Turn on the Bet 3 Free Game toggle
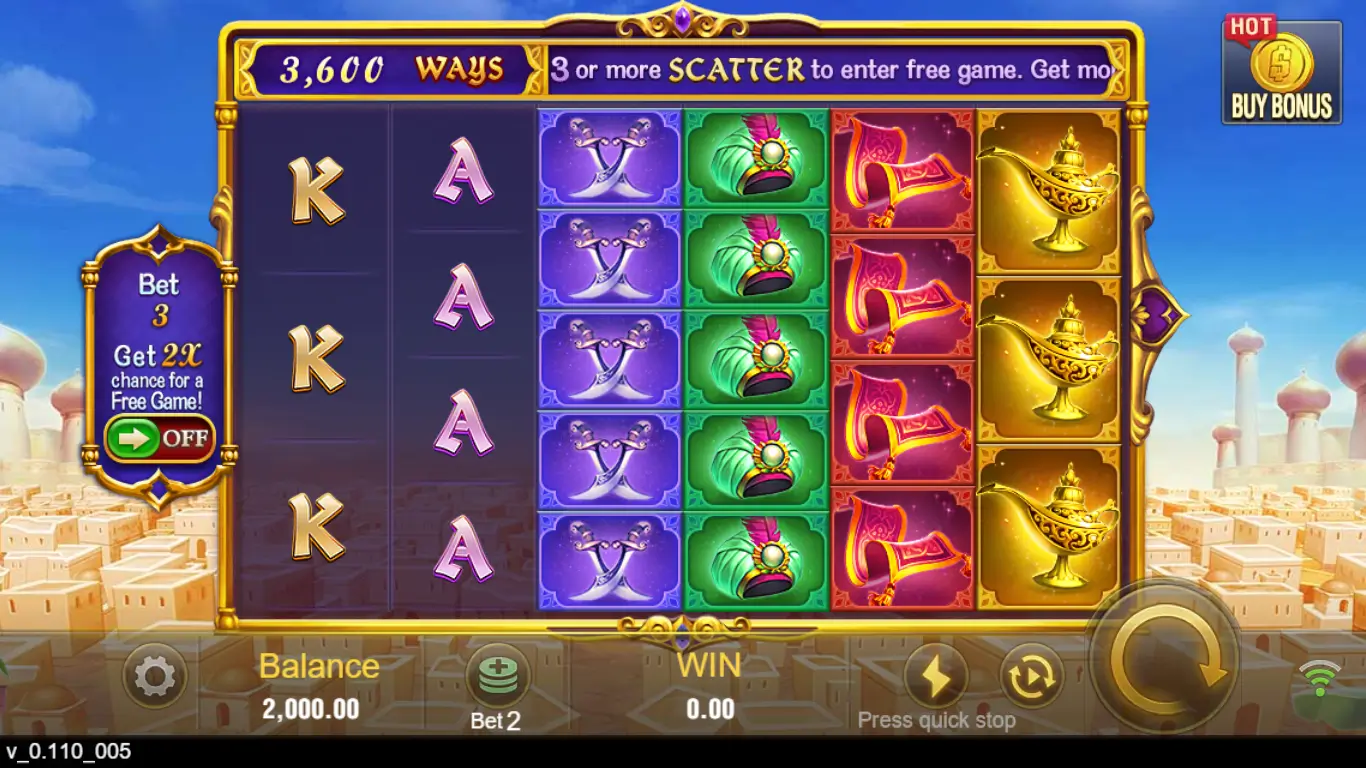The width and height of the screenshot is (1366, 768). (x=159, y=437)
